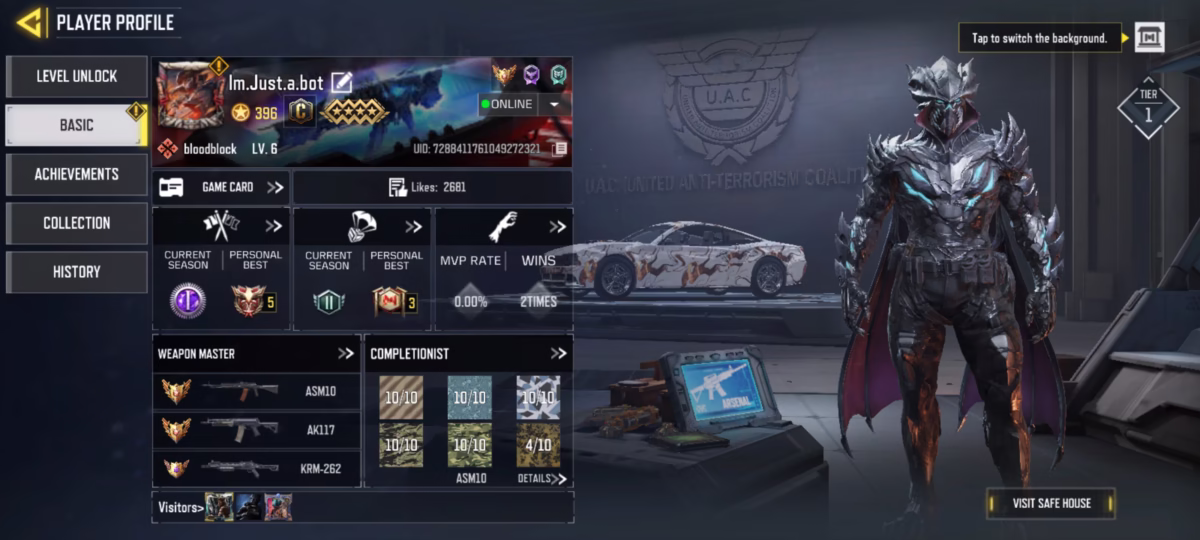Open the History tab
The image size is (1200, 540).
tap(77, 272)
